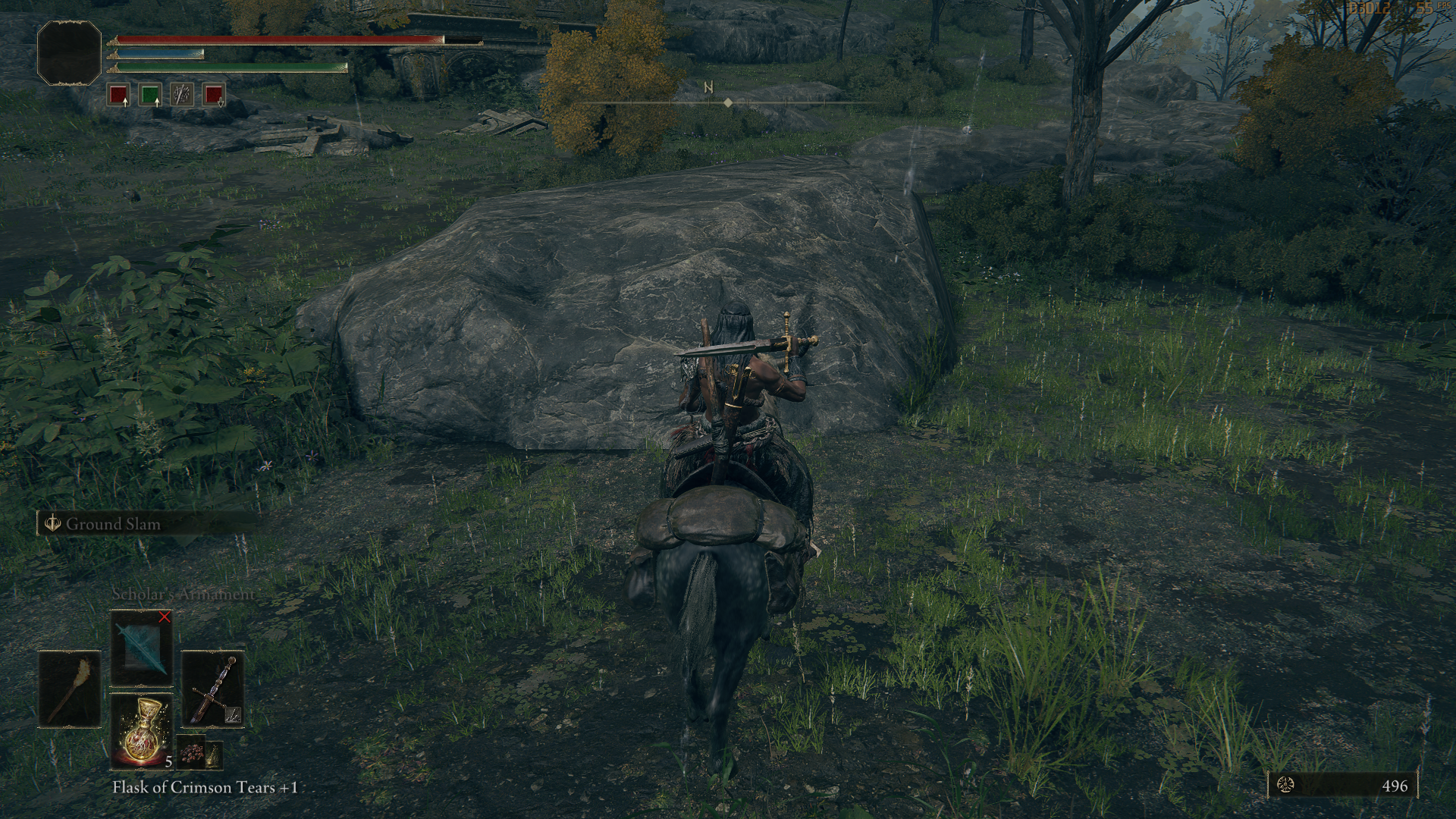This screenshot has width=1456, height=819.
Task: Toggle the upgrade marker on the sword slot
Action: coord(233,714)
